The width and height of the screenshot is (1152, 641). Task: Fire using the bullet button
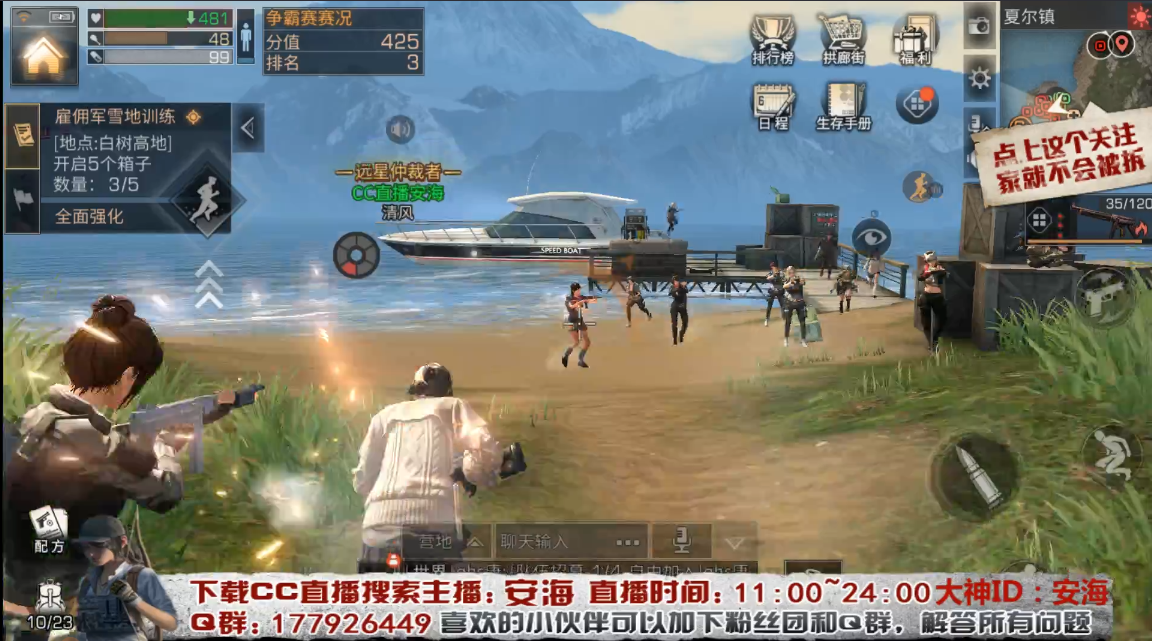click(x=972, y=476)
